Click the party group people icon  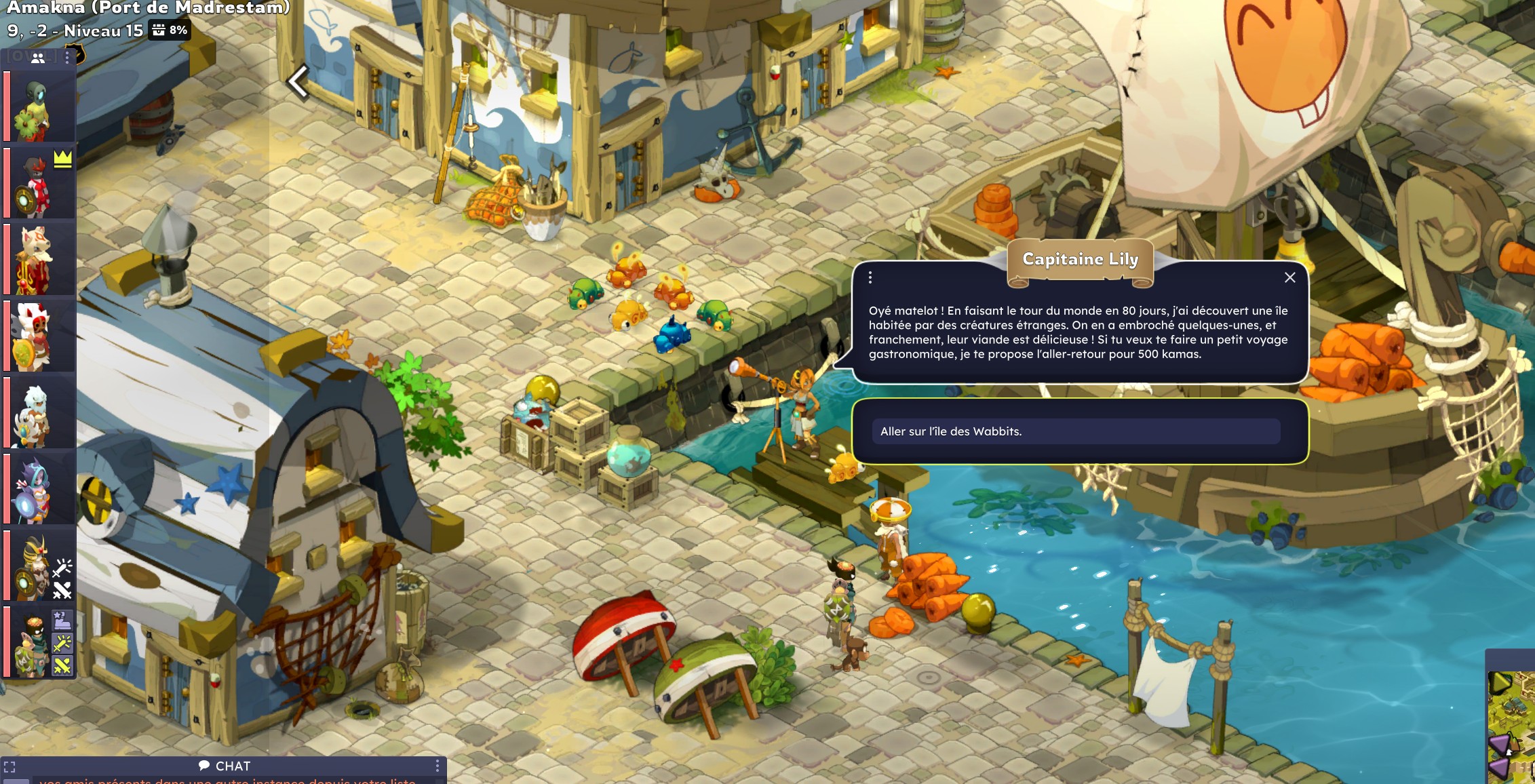[x=38, y=58]
